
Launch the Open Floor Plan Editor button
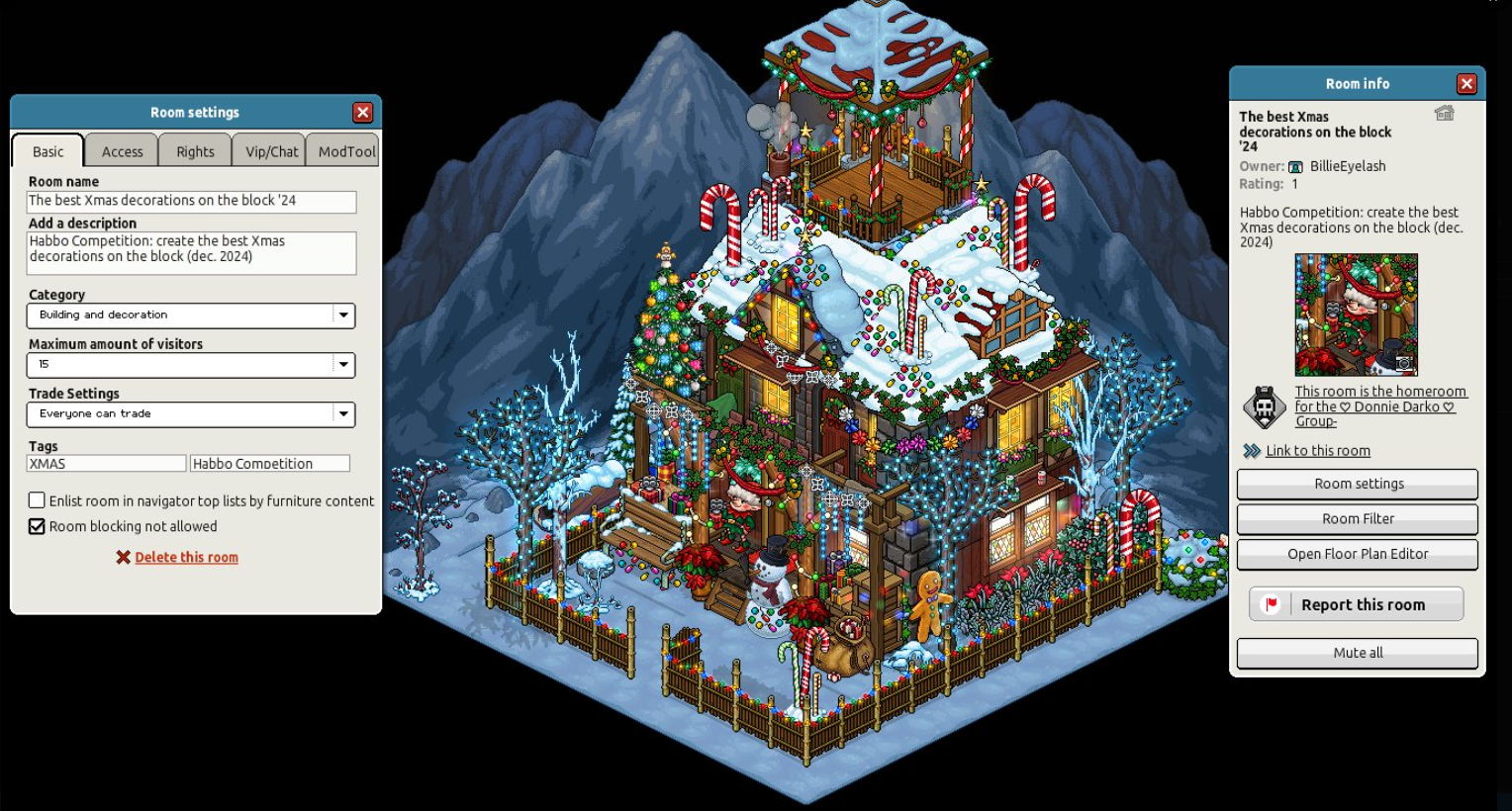tap(1358, 554)
